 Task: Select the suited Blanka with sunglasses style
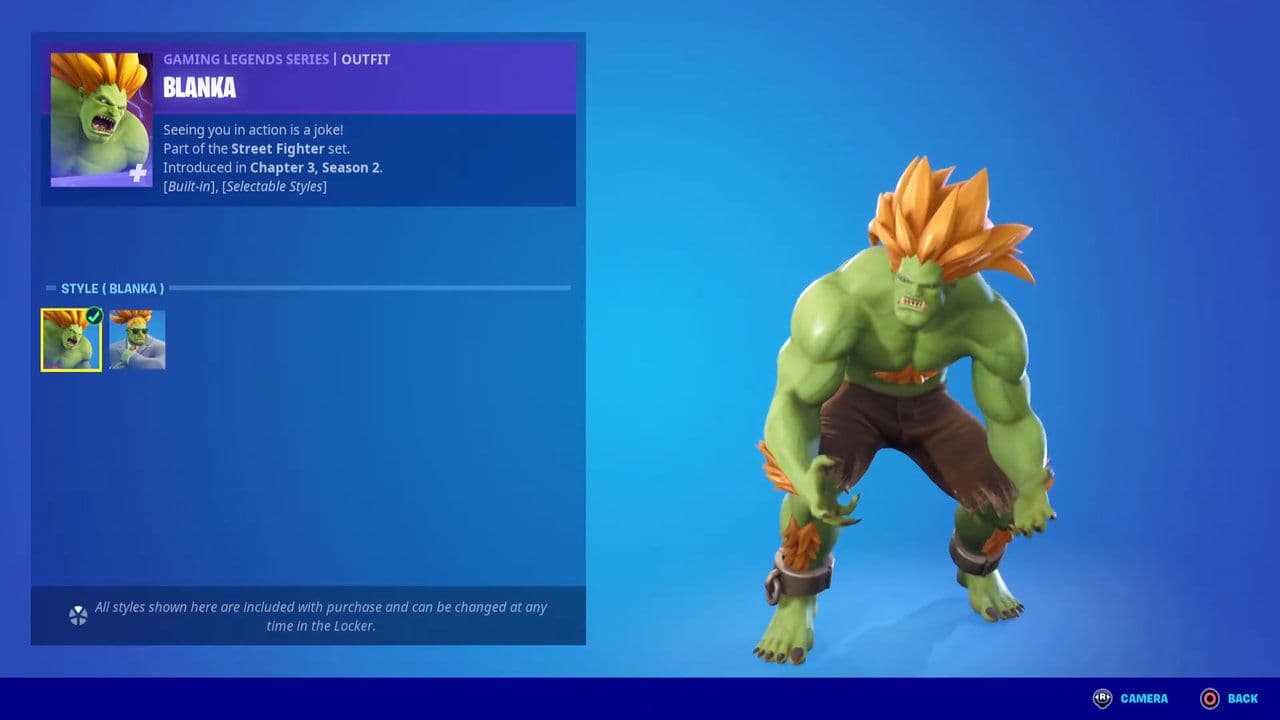pos(137,340)
